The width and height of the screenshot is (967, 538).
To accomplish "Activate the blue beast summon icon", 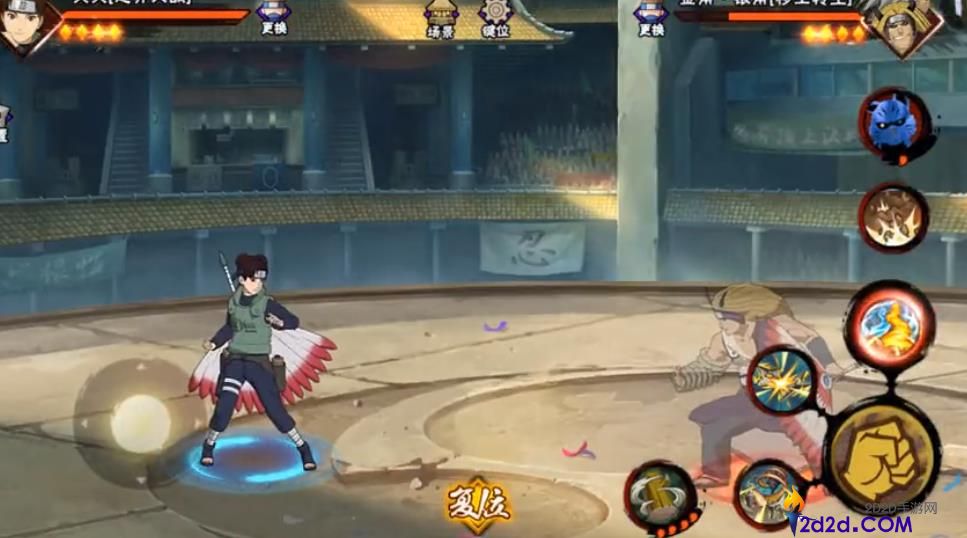I will coord(893,124).
